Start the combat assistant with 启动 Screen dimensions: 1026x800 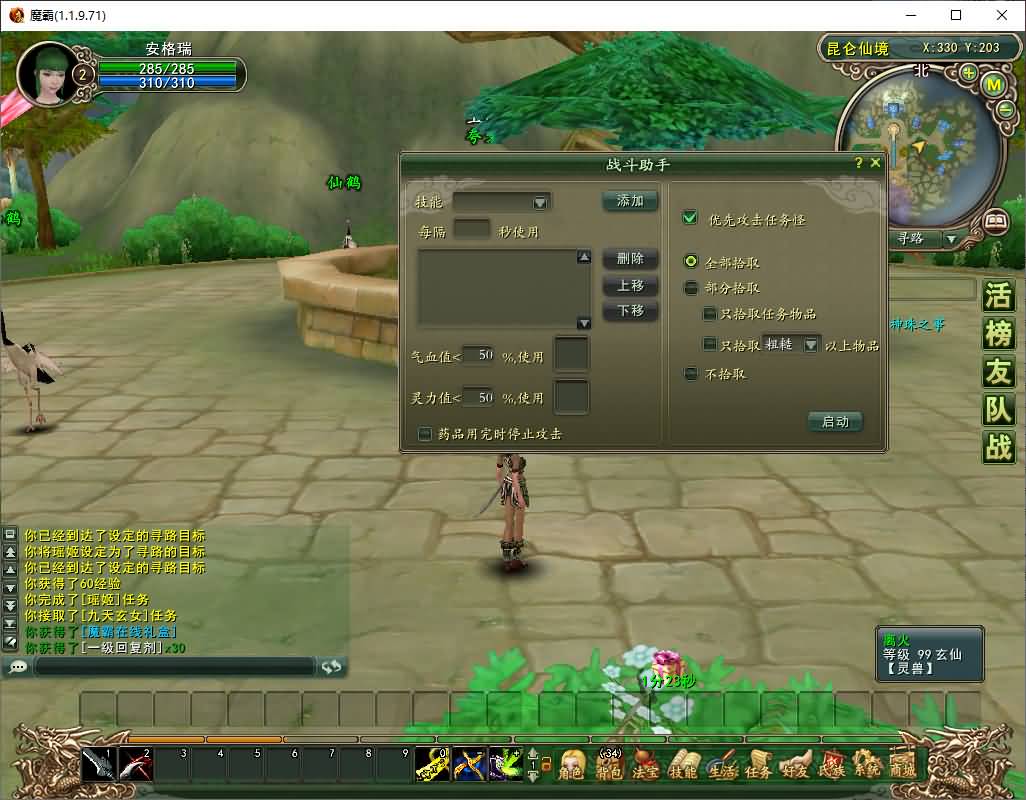[x=834, y=422]
